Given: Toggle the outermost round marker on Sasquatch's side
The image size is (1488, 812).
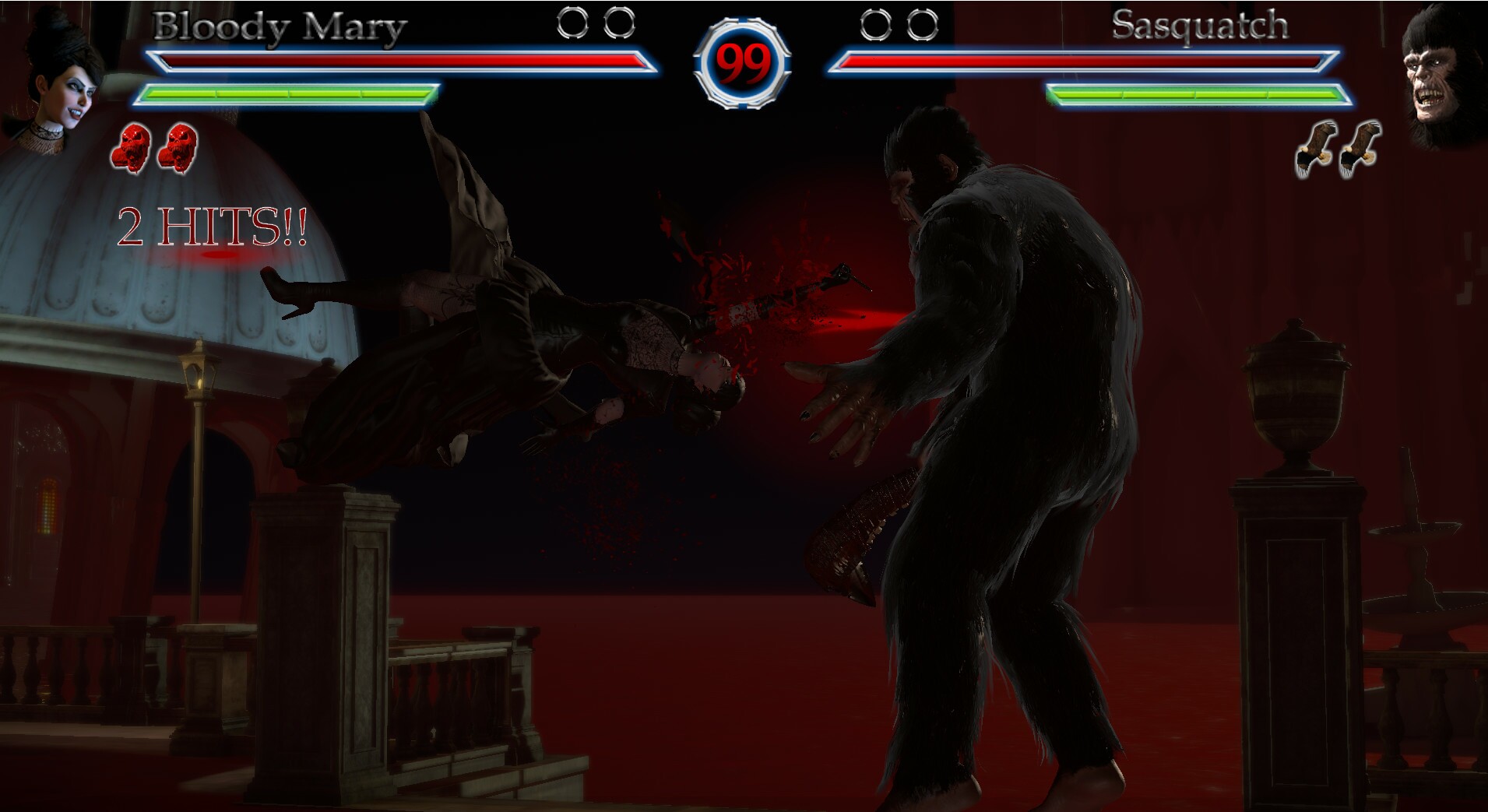Looking at the screenshot, I should pyautogui.click(x=923, y=23).
